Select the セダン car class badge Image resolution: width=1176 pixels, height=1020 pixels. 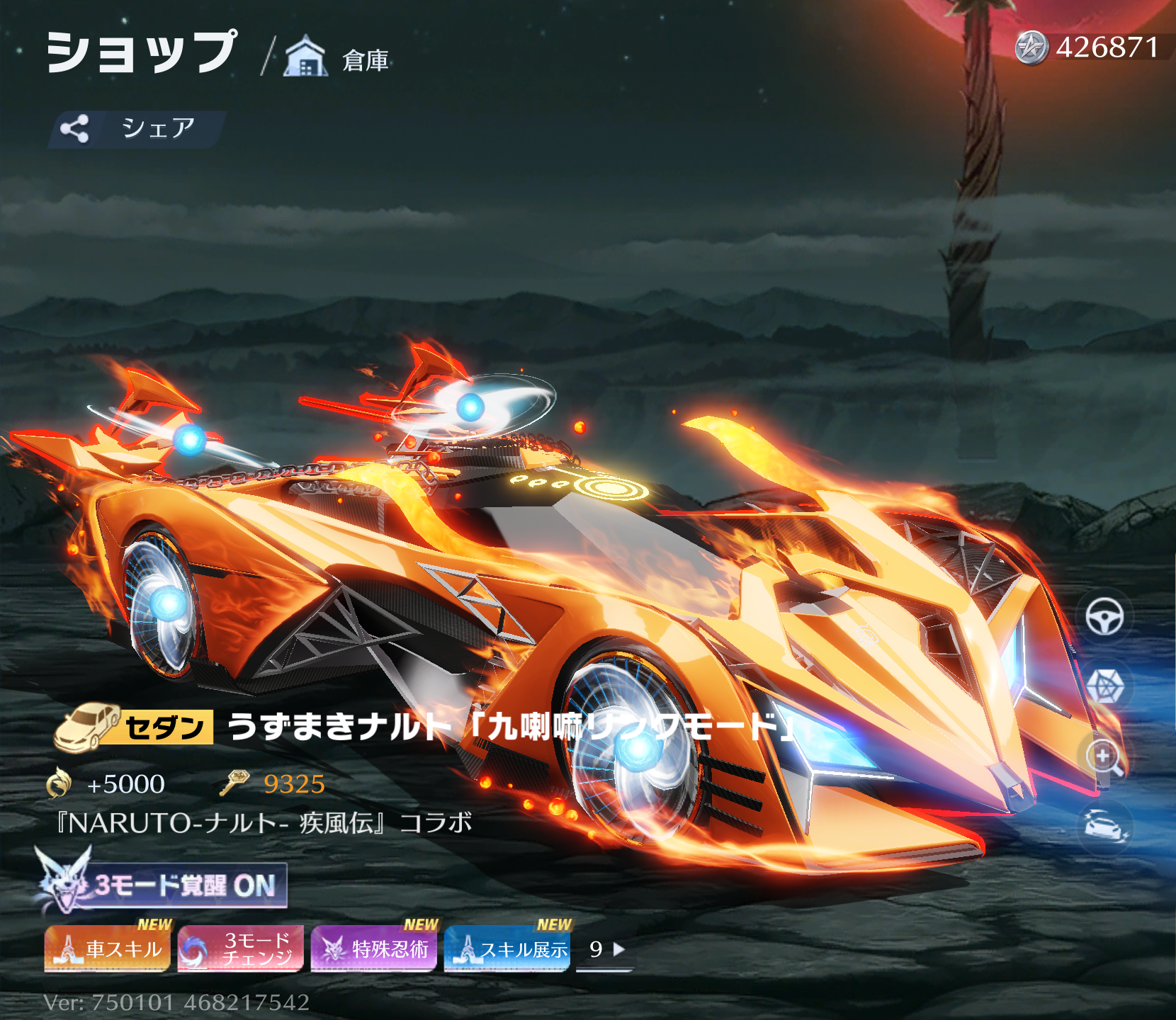point(135,727)
